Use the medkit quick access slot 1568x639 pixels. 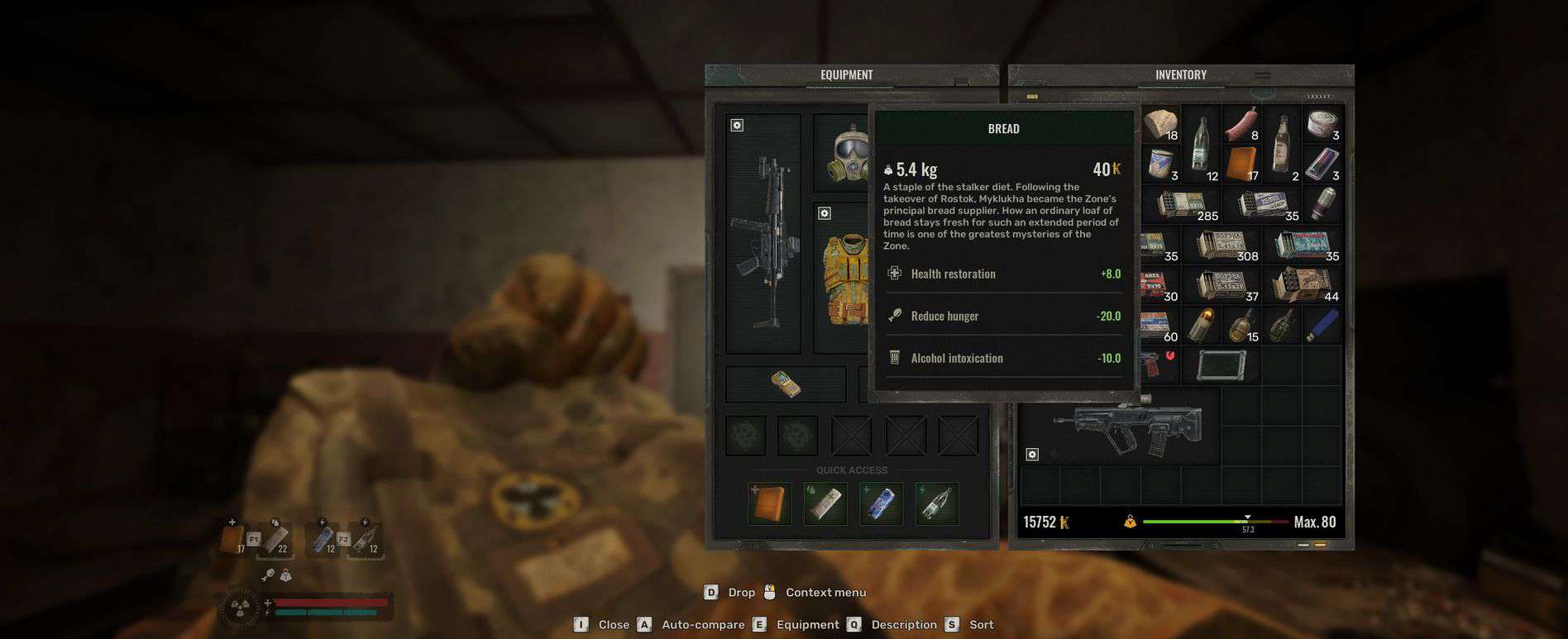tap(769, 504)
